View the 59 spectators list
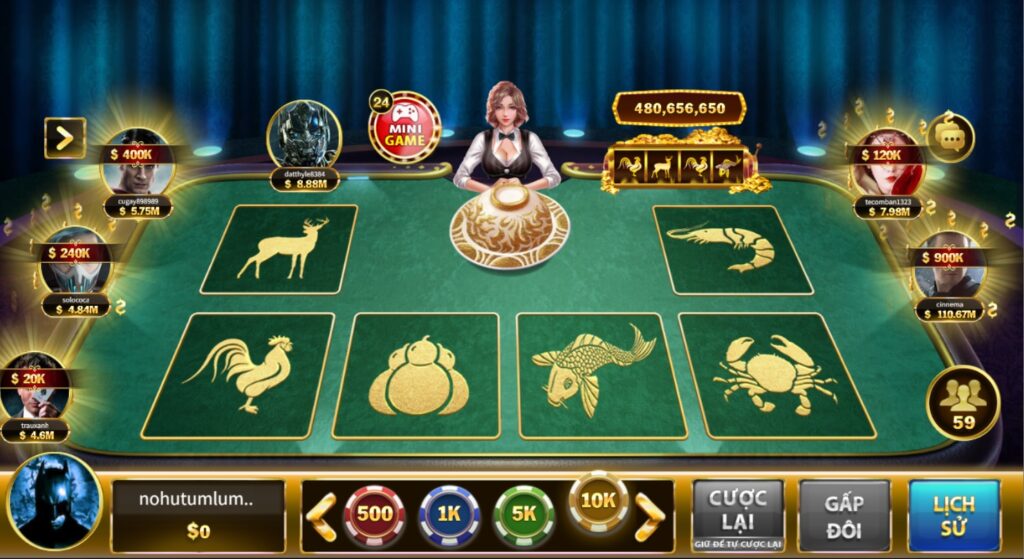The height and width of the screenshot is (559, 1024). (963, 403)
